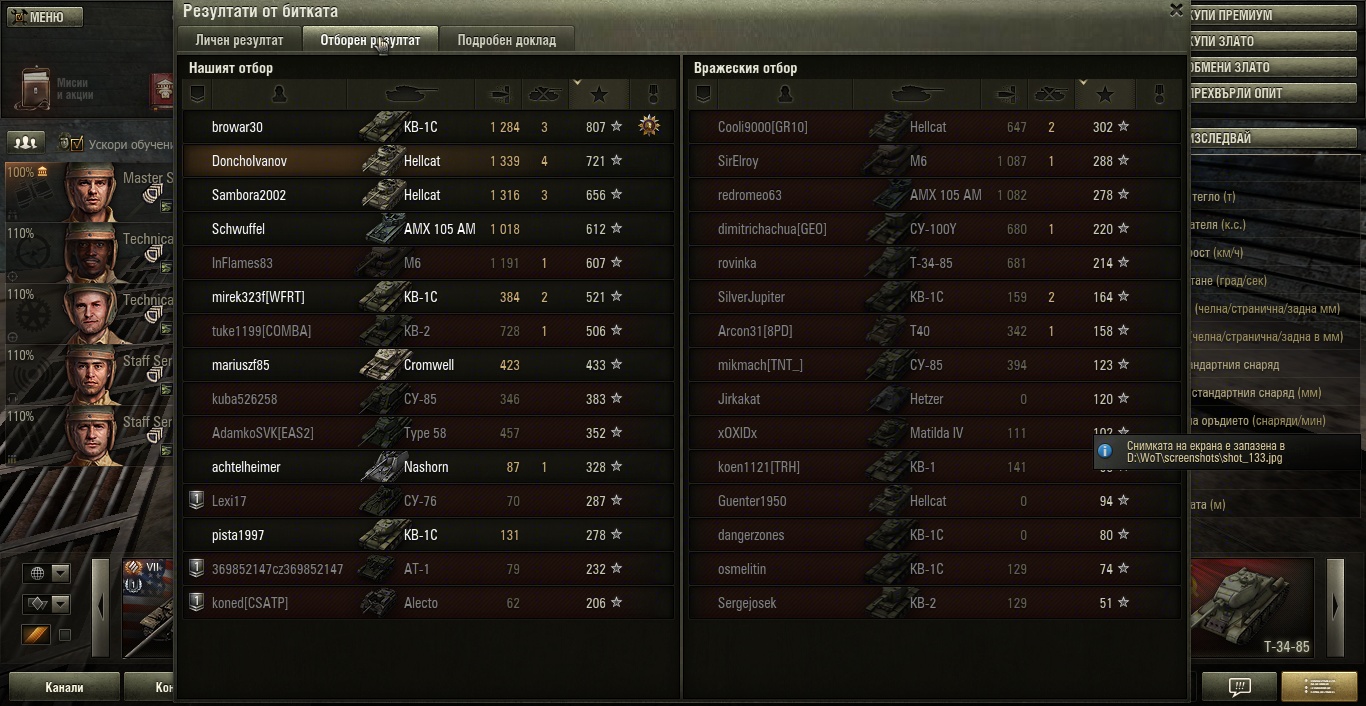This screenshot has height=706, width=1366.
Task: Sort our team by player name column
Action: tap(279, 94)
